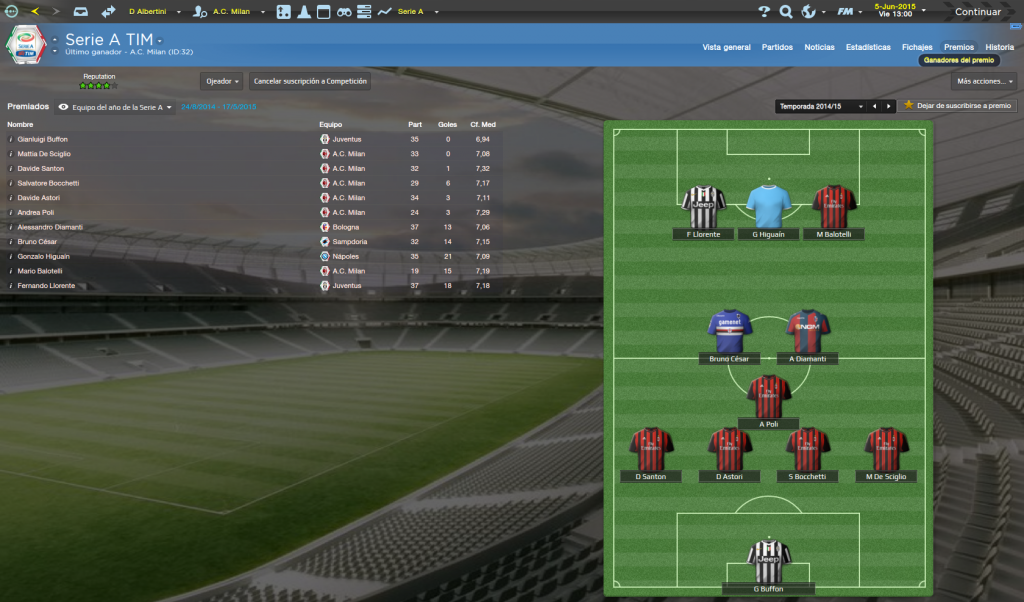Open the Noticias tab
Screen dimensions: 1024x602
[x=819, y=47]
